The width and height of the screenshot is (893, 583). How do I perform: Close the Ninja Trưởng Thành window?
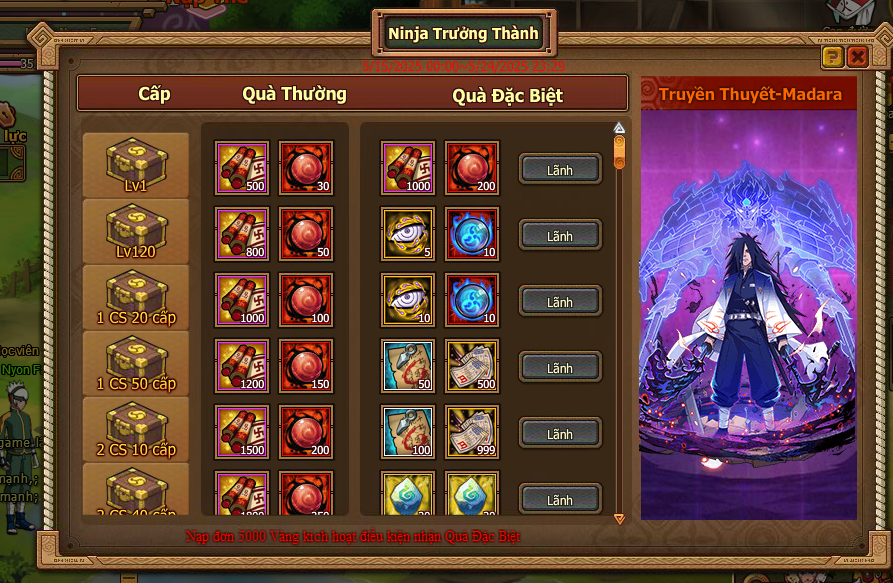tap(857, 57)
